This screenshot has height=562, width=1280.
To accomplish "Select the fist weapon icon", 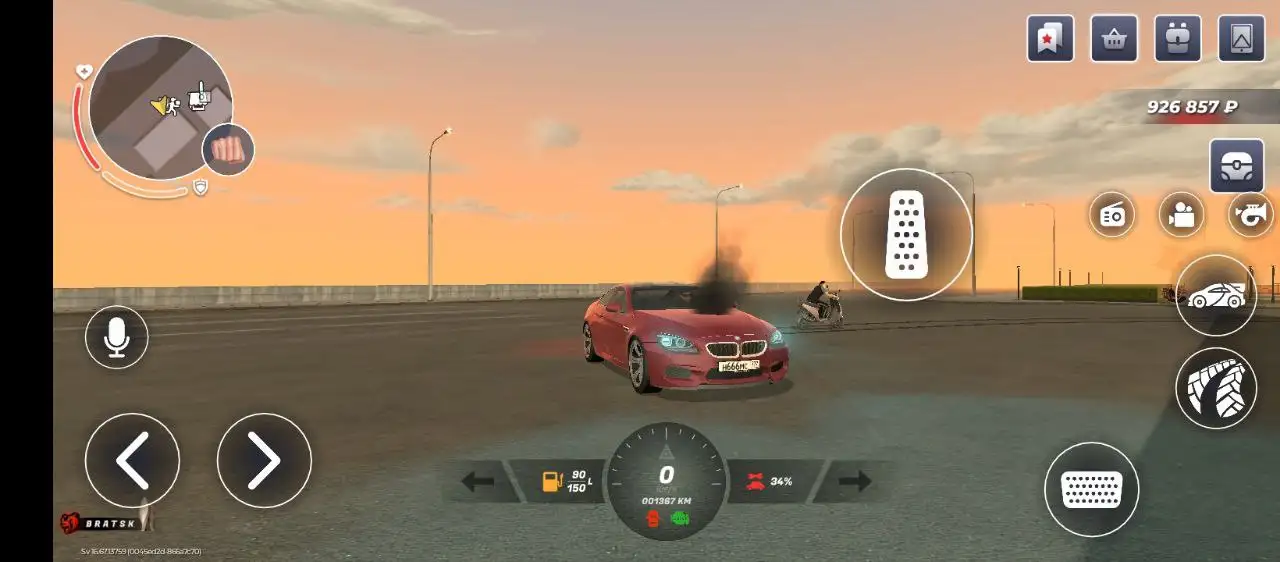I will (228, 151).
